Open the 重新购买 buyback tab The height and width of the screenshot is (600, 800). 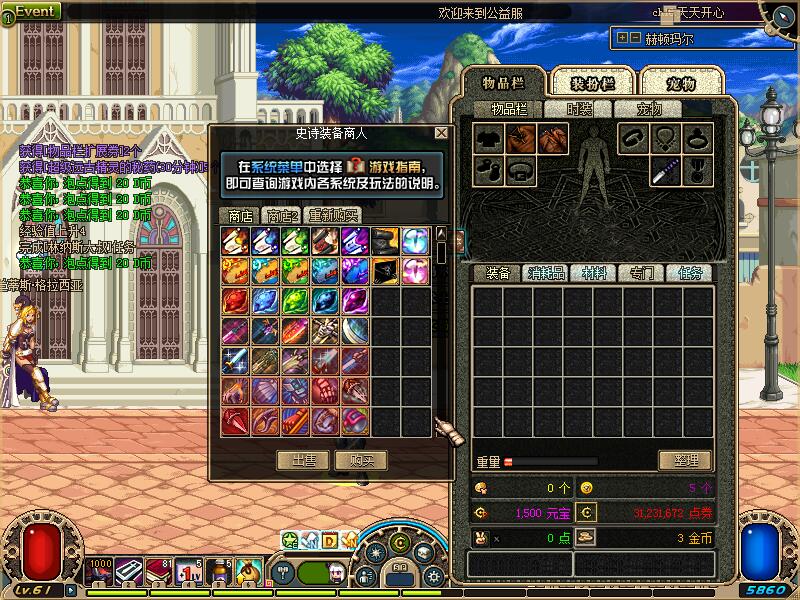pos(333,215)
